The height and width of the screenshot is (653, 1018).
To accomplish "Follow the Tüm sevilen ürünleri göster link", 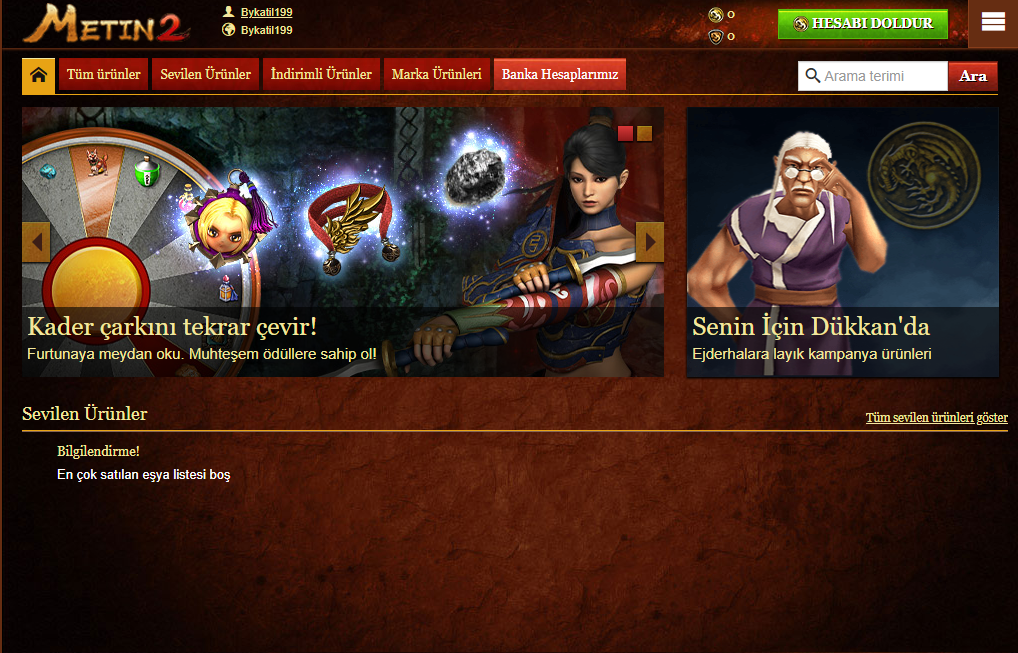I will pos(936,418).
